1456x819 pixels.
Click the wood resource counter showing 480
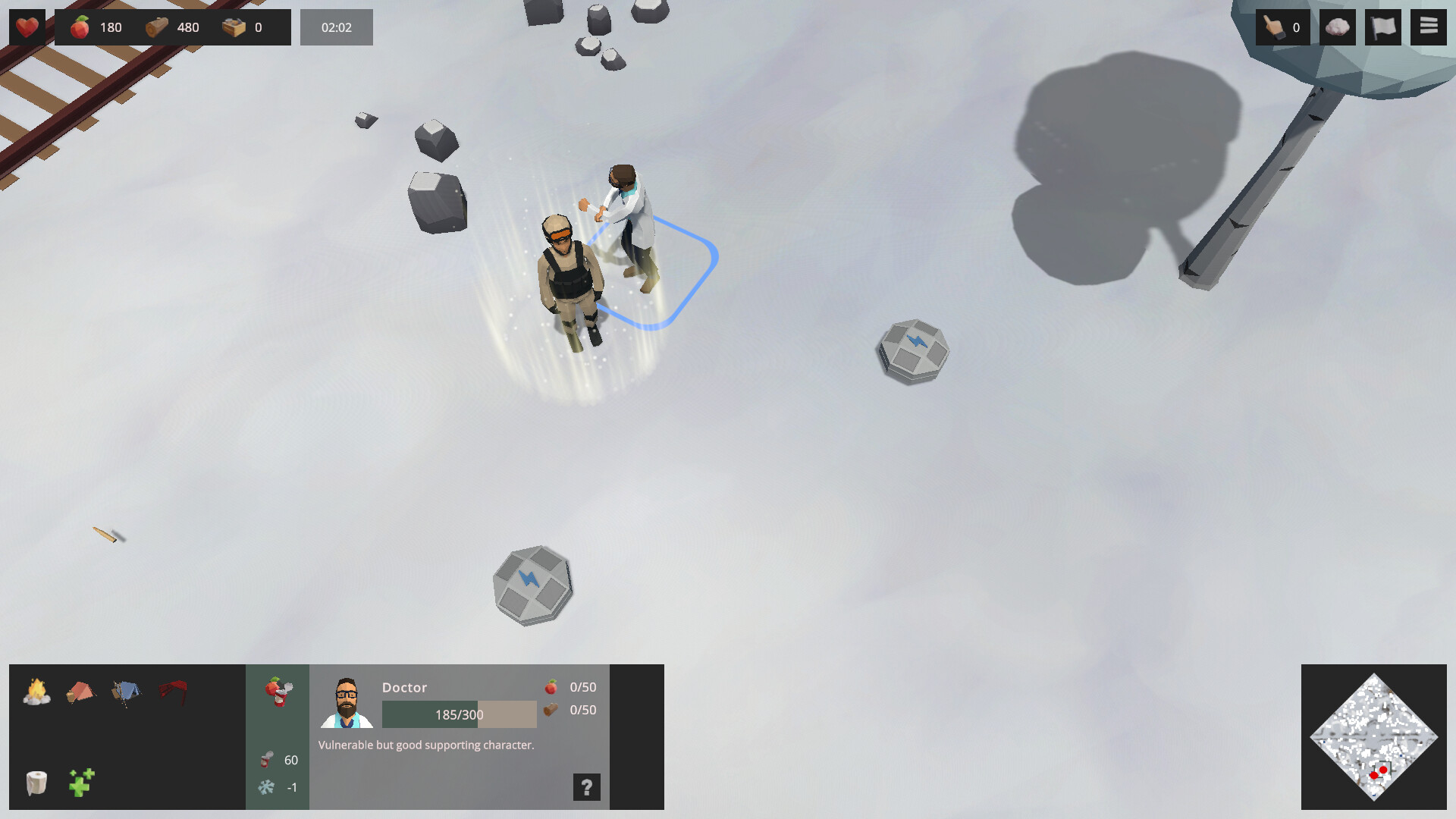click(x=174, y=27)
